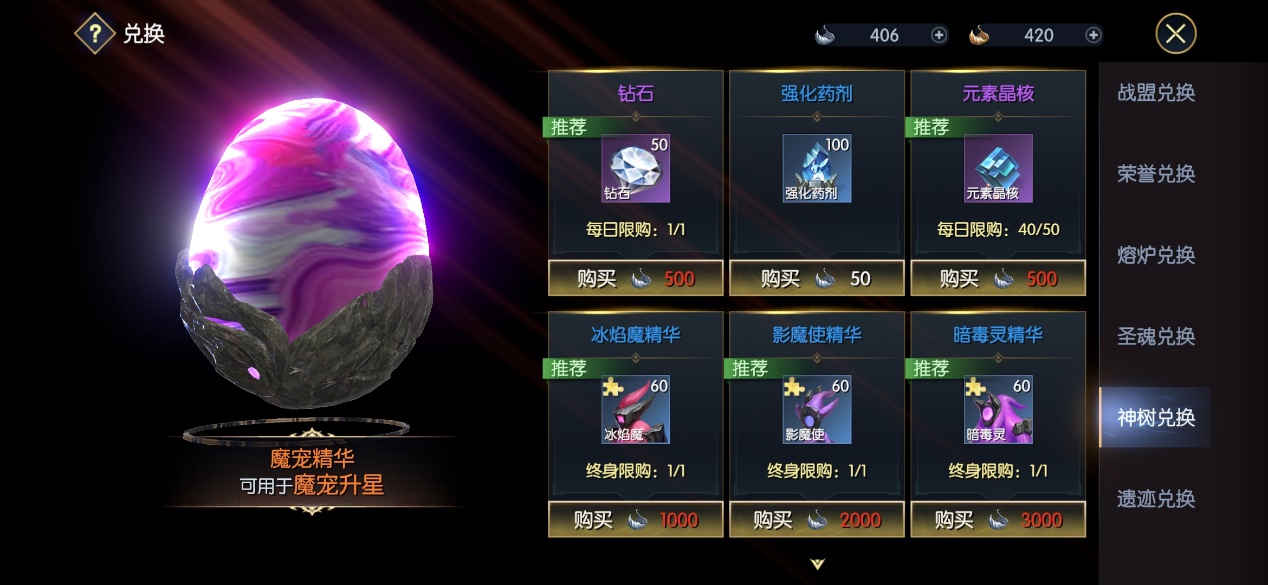
Task: Select the 神树兑换 tab
Action: click(x=1156, y=417)
